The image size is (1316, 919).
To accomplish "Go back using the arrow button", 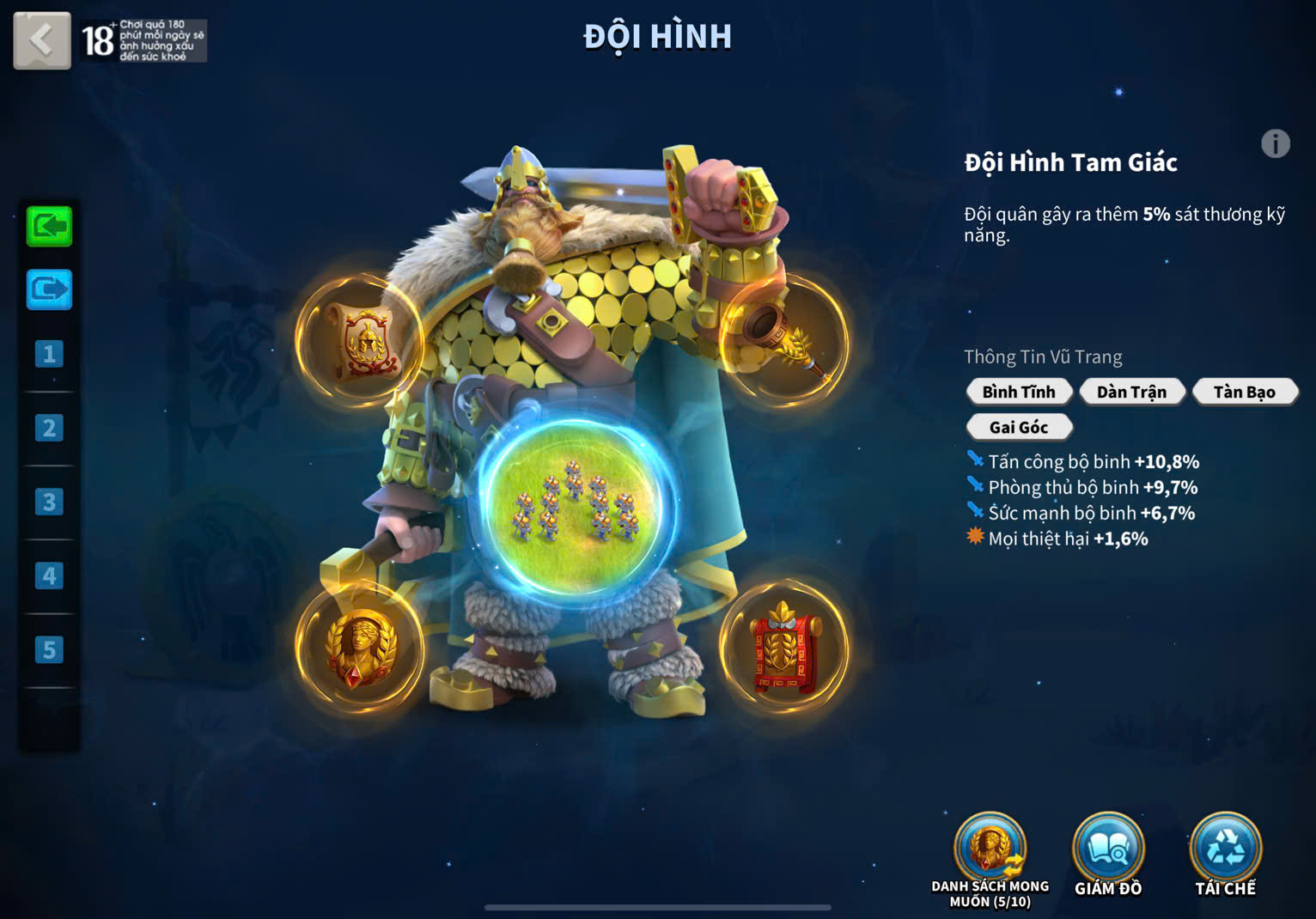I will pos(41,40).
